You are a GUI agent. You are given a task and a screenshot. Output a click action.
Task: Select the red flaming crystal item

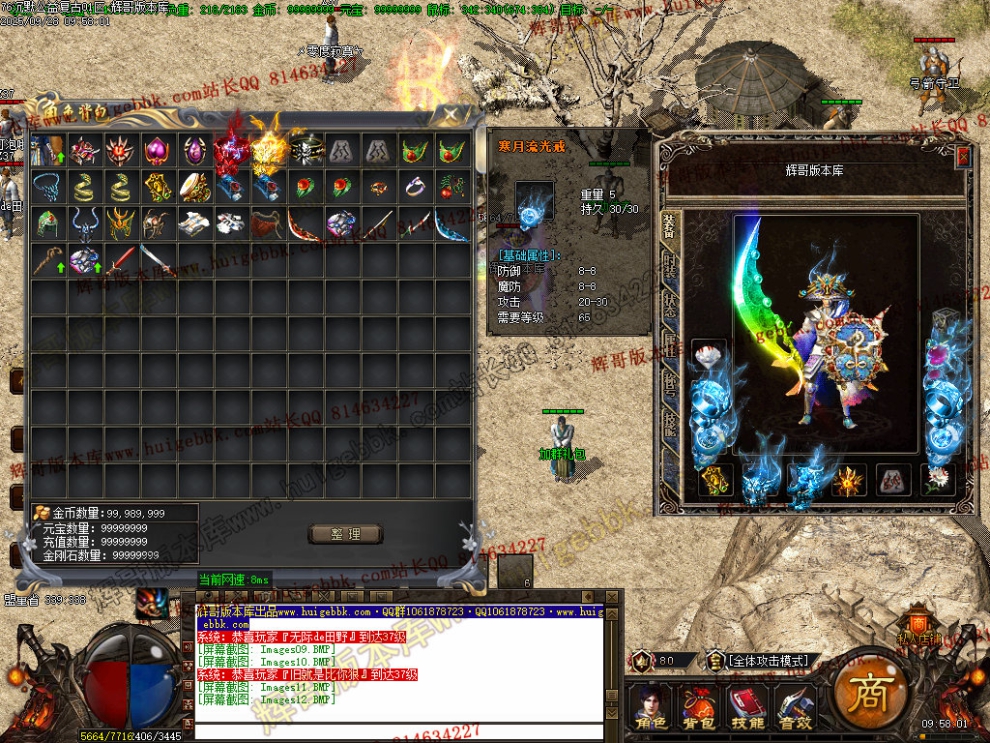point(231,151)
